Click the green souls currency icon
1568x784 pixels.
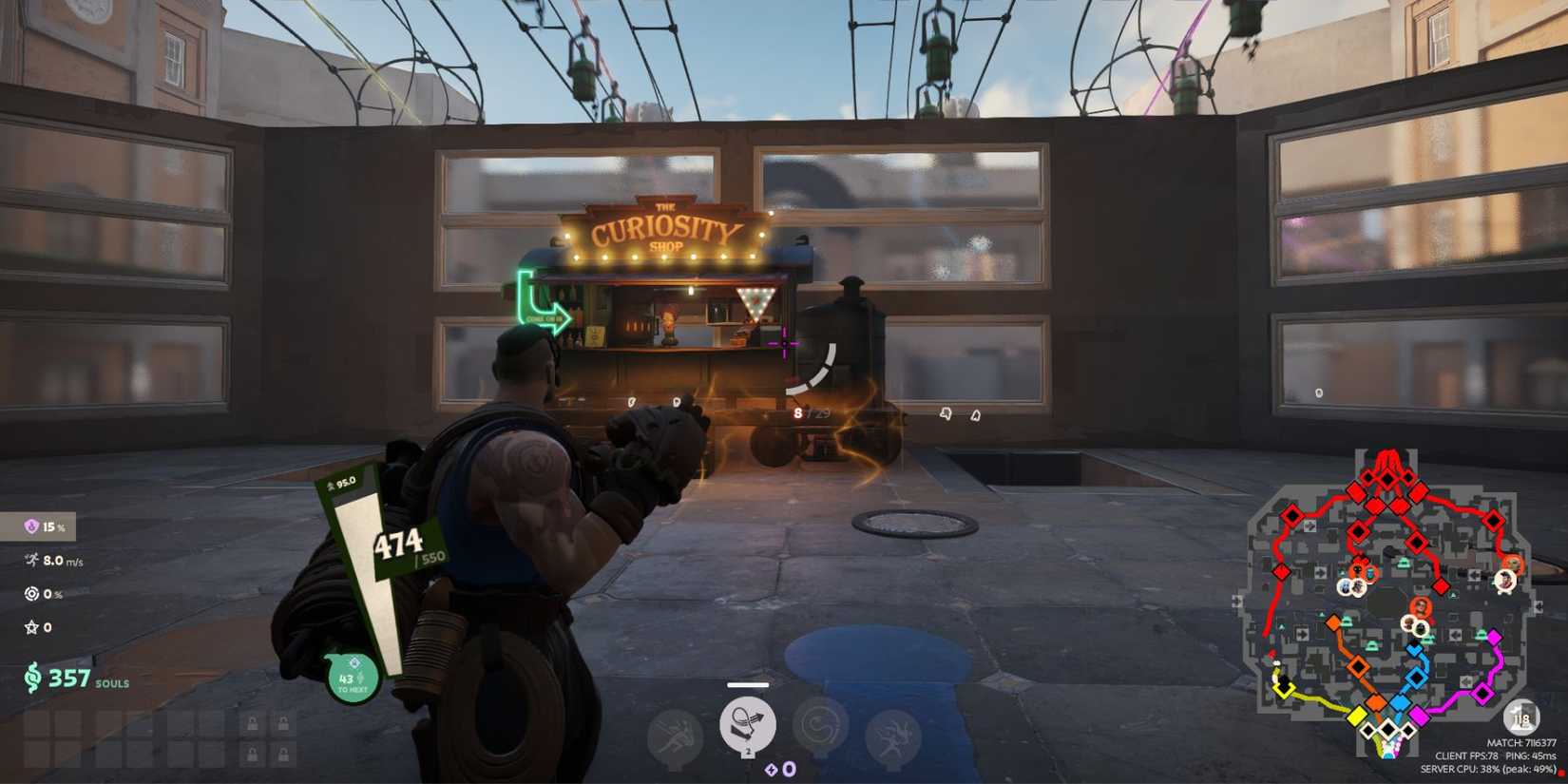33,677
